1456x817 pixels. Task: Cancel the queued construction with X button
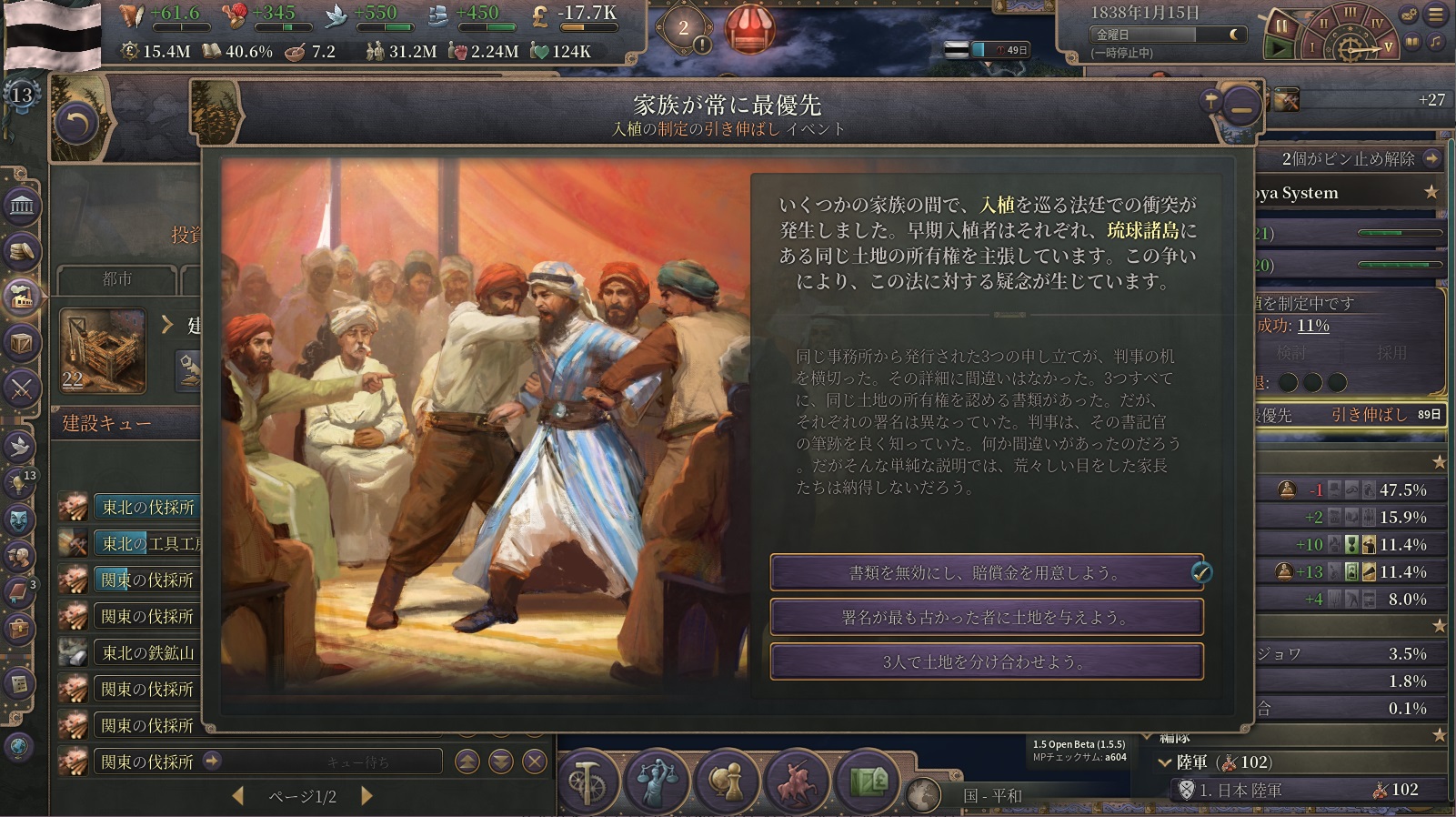pos(535,762)
